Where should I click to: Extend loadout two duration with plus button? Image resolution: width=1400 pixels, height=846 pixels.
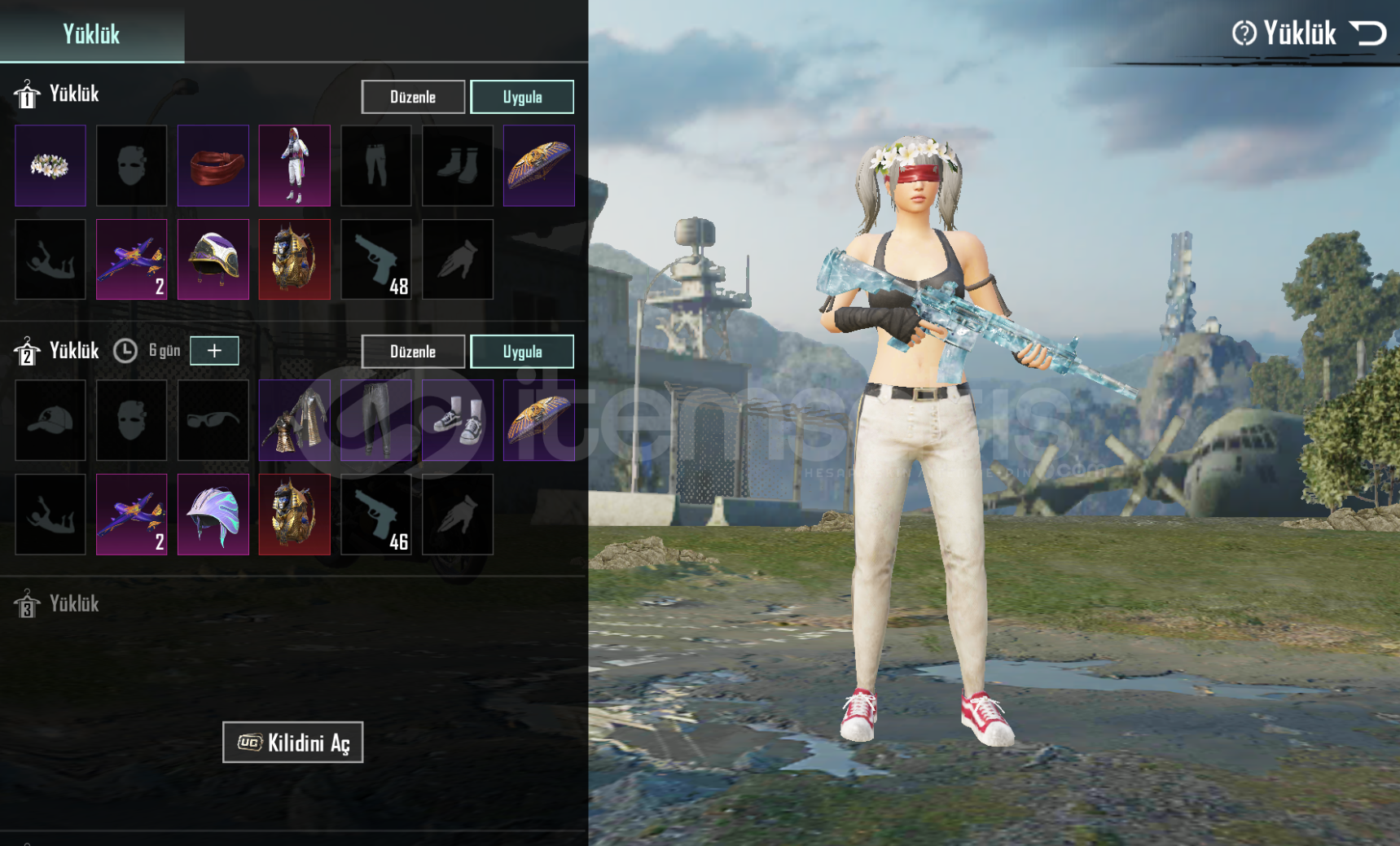[214, 350]
